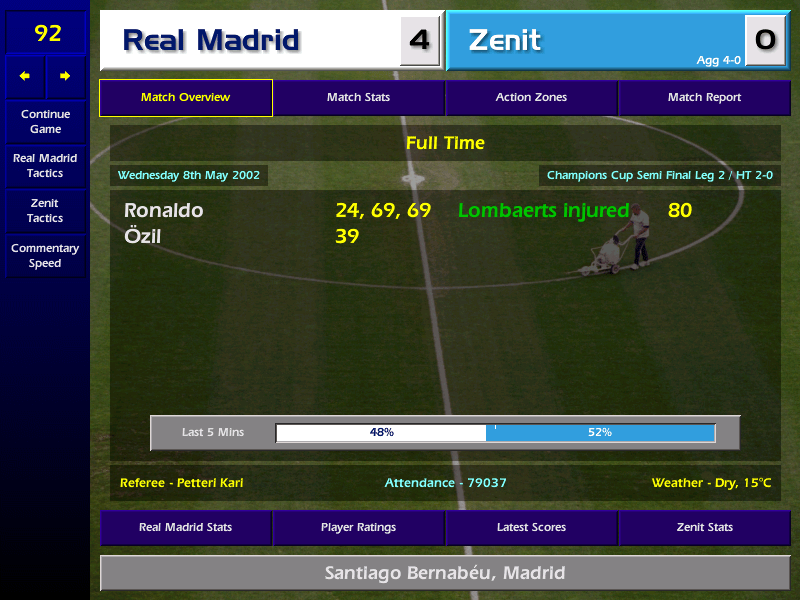The height and width of the screenshot is (600, 800).
Task: Click goalscorer Ronaldo's name
Action: tap(164, 211)
